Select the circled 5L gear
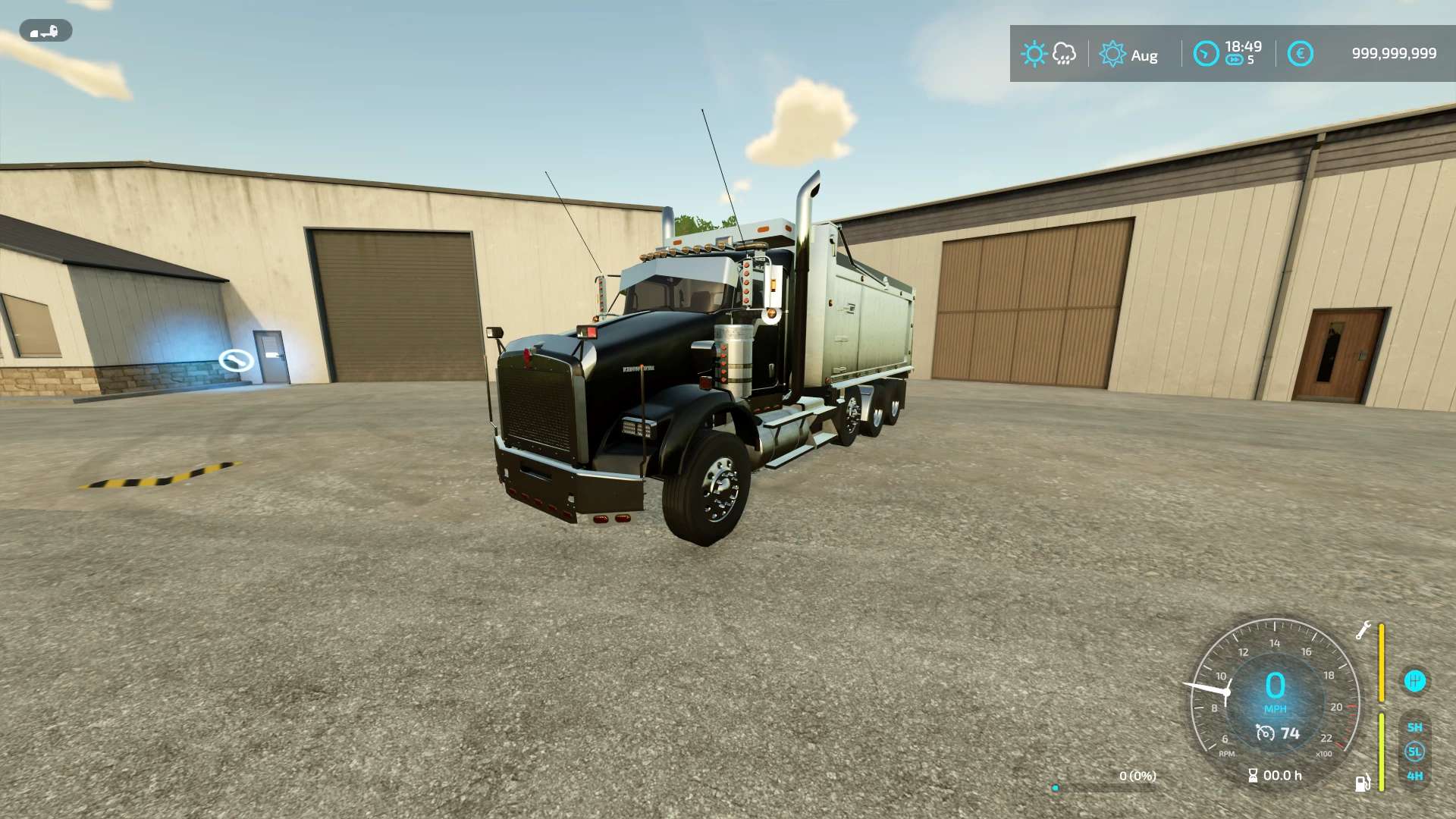The width and height of the screenshot is (1456, 819). 1414,752
